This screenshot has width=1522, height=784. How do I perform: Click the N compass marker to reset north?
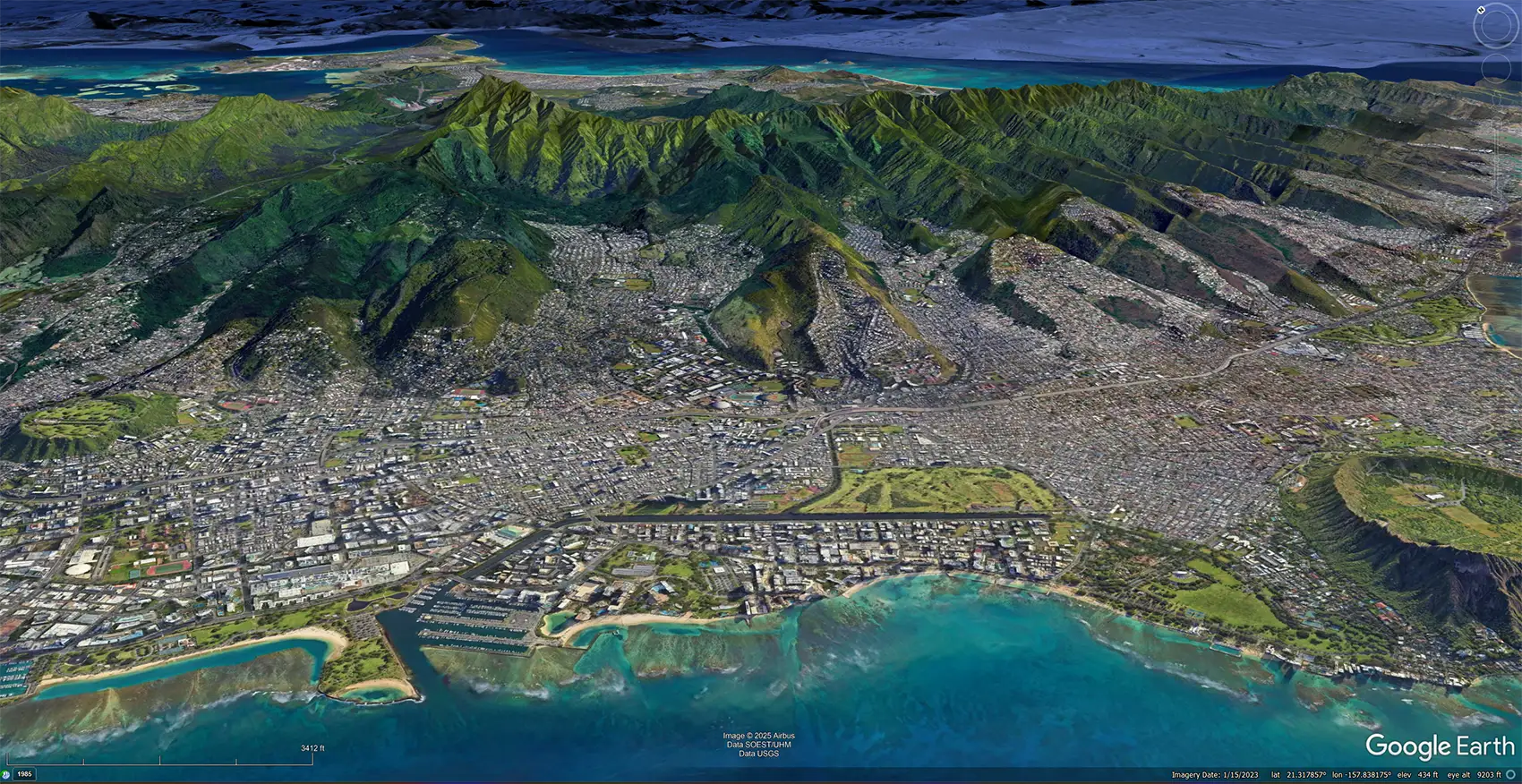(1481, 9)
